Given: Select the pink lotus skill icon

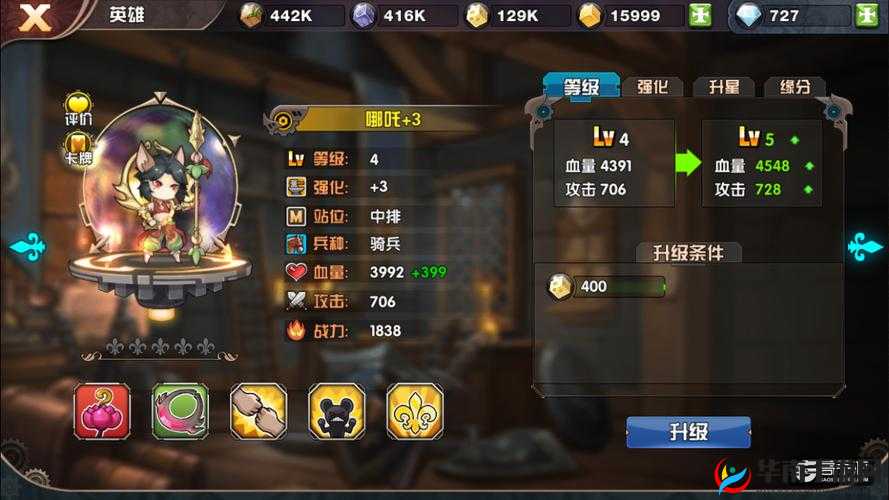Looking at the screenshot, I should [x=102, y=410].
